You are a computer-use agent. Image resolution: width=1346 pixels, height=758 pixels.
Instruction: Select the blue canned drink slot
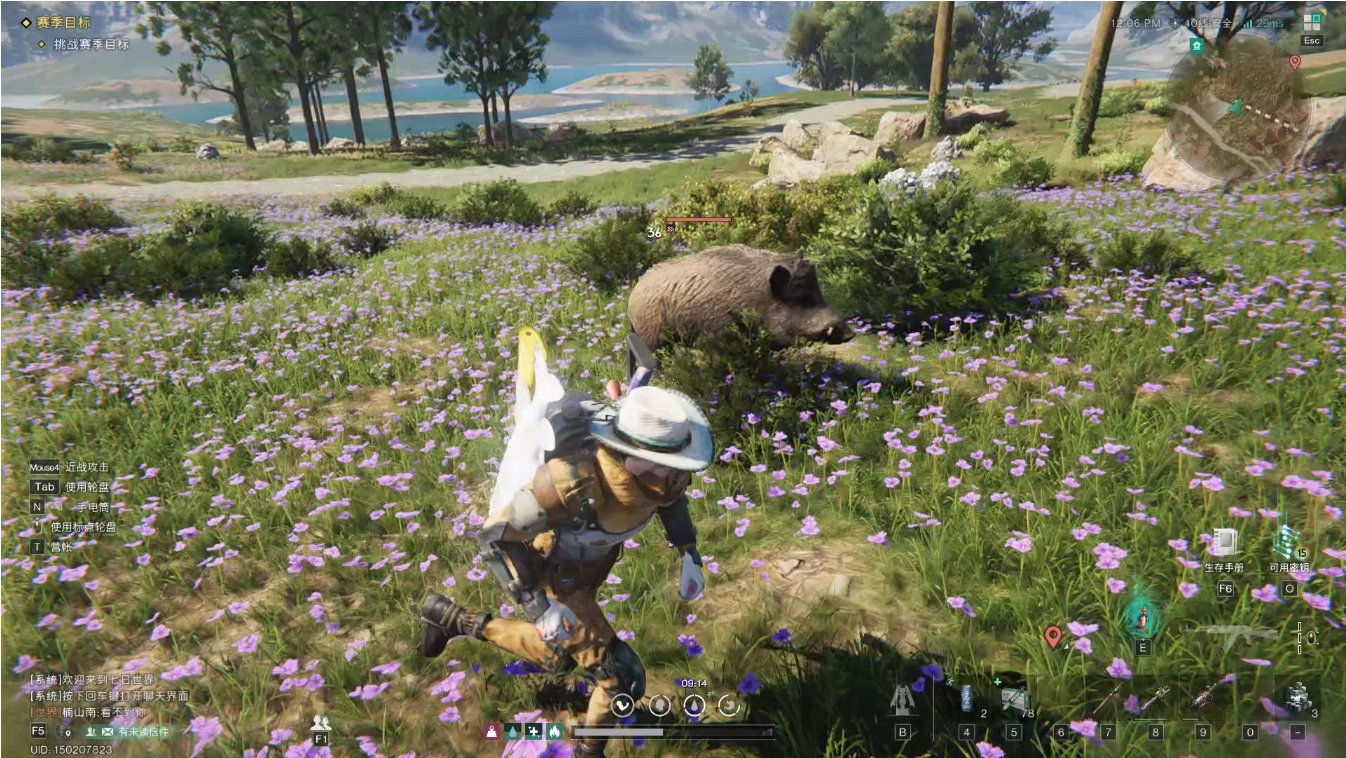click(x=967, y=698)
